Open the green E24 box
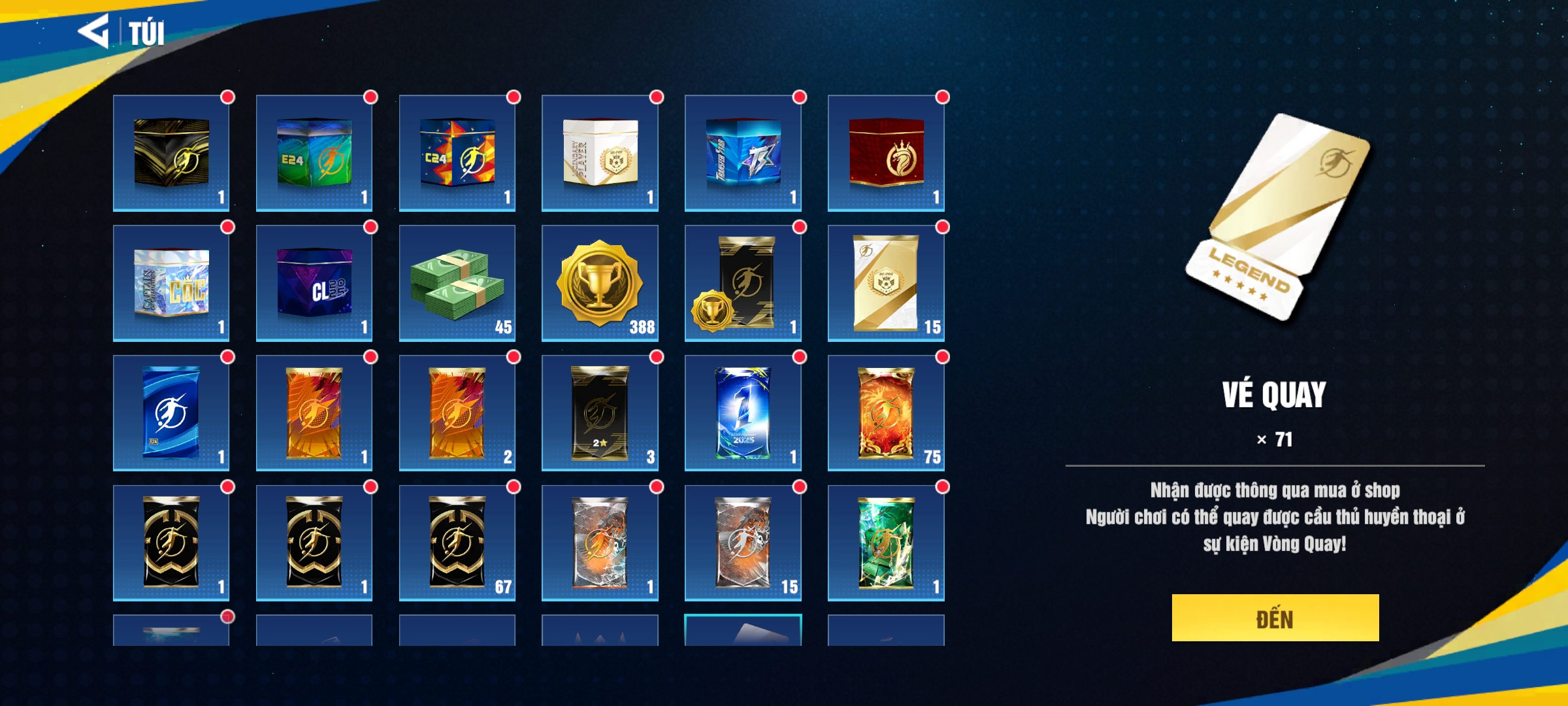The image size is (1568, 706). pos(314,153)
